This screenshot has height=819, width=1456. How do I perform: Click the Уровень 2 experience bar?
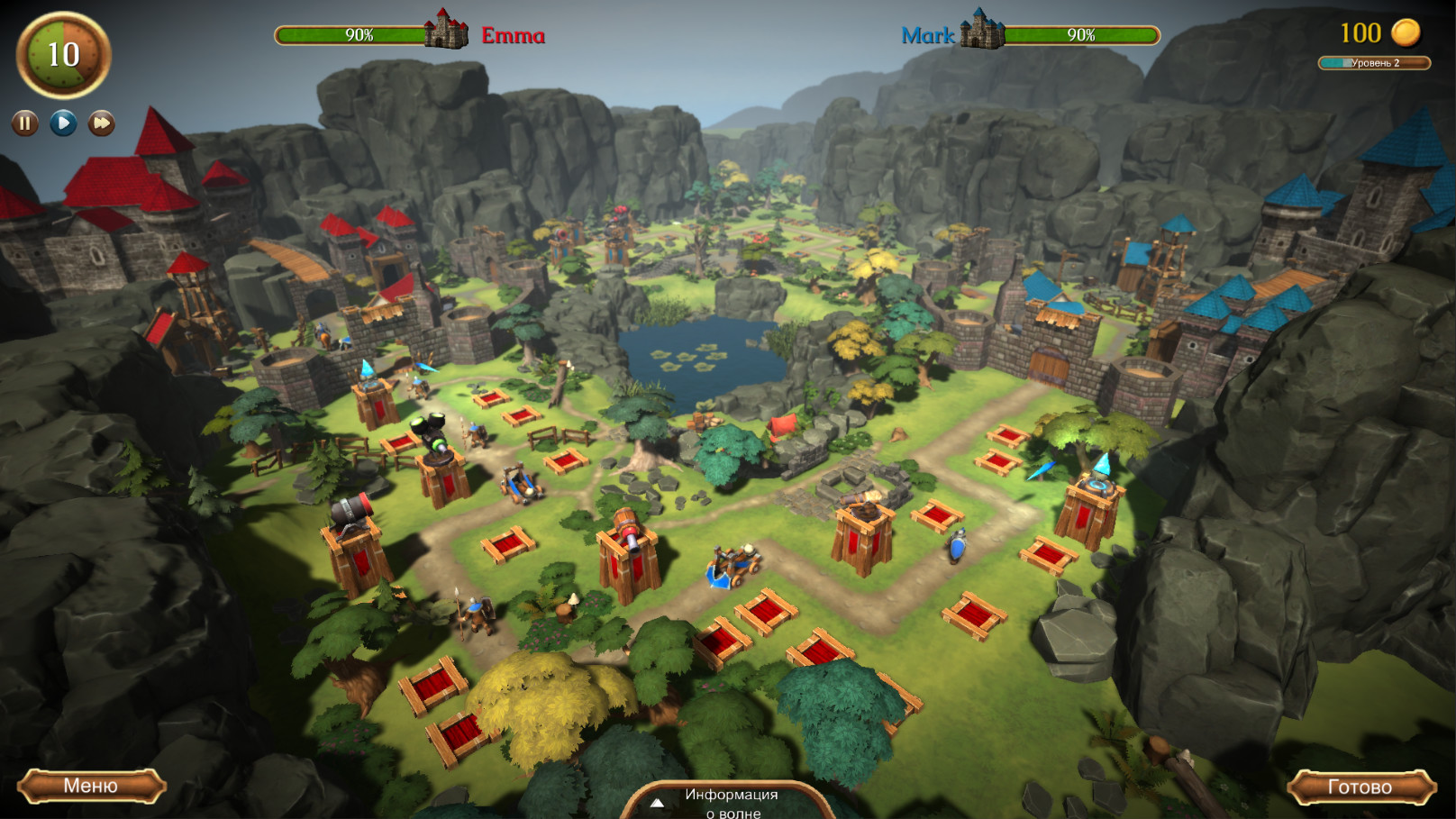tap(1373, 62)
